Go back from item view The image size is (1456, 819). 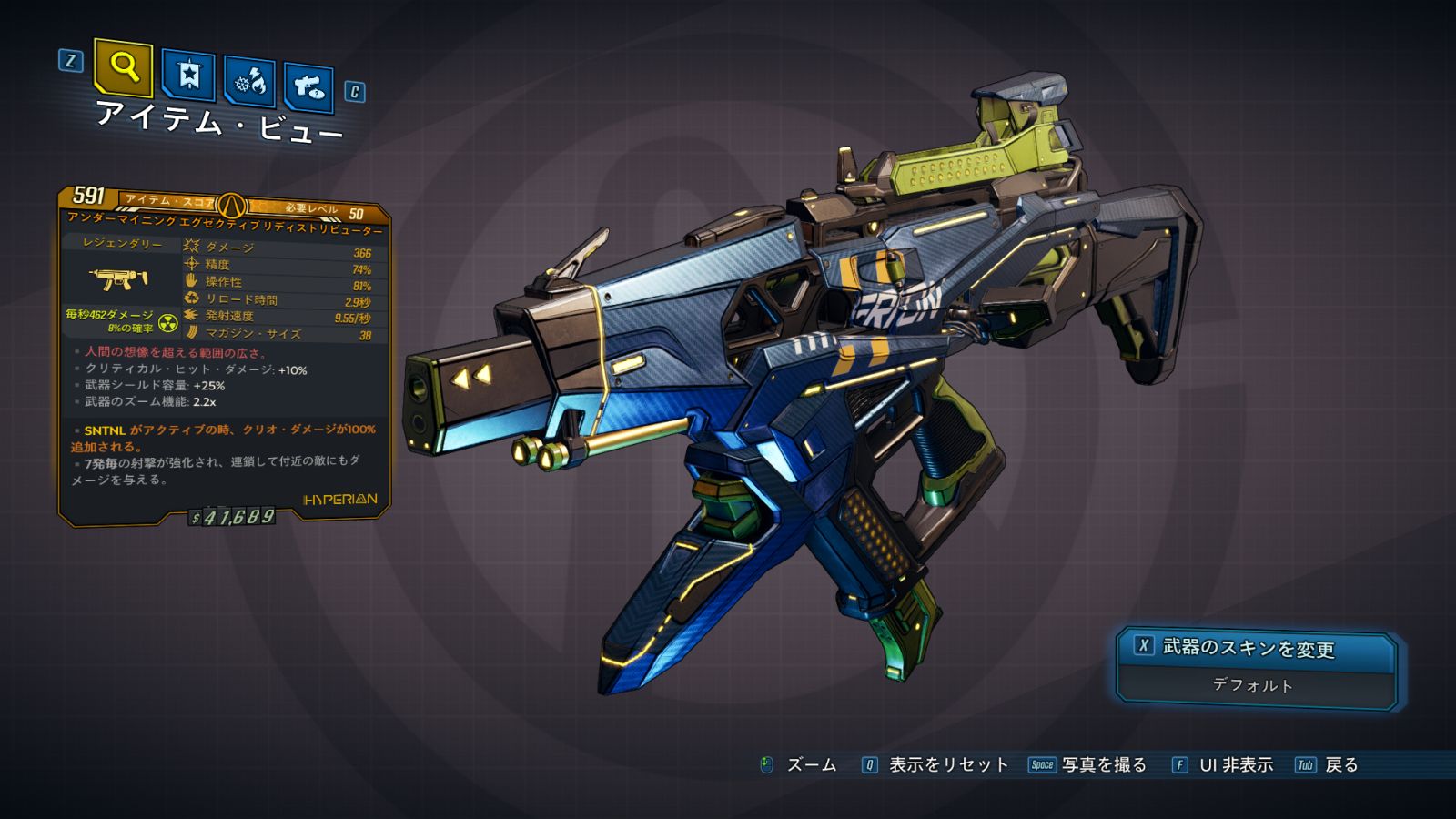tap(1328, 765)
